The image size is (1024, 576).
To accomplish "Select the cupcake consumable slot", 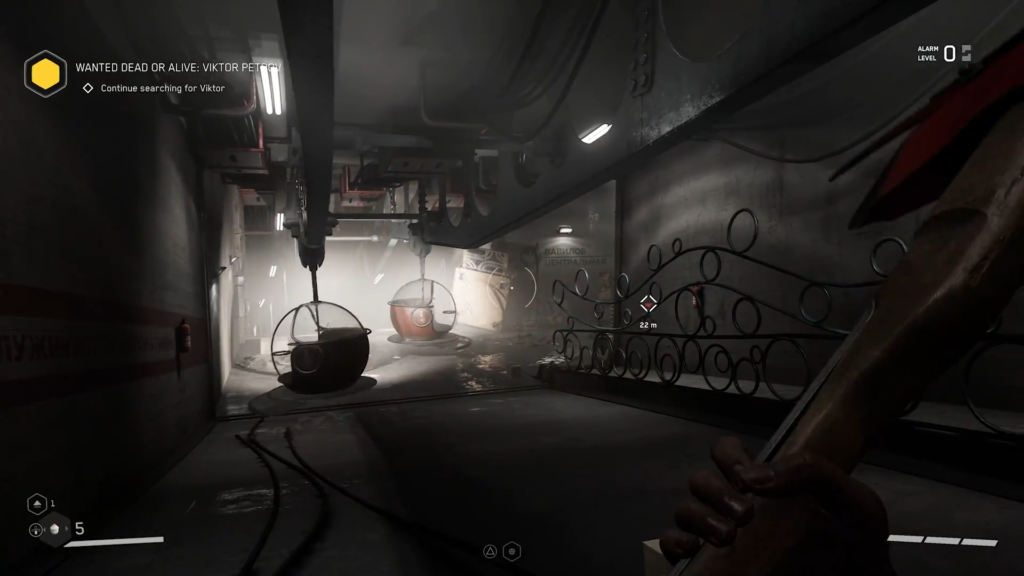I will (x=56, y=529).
